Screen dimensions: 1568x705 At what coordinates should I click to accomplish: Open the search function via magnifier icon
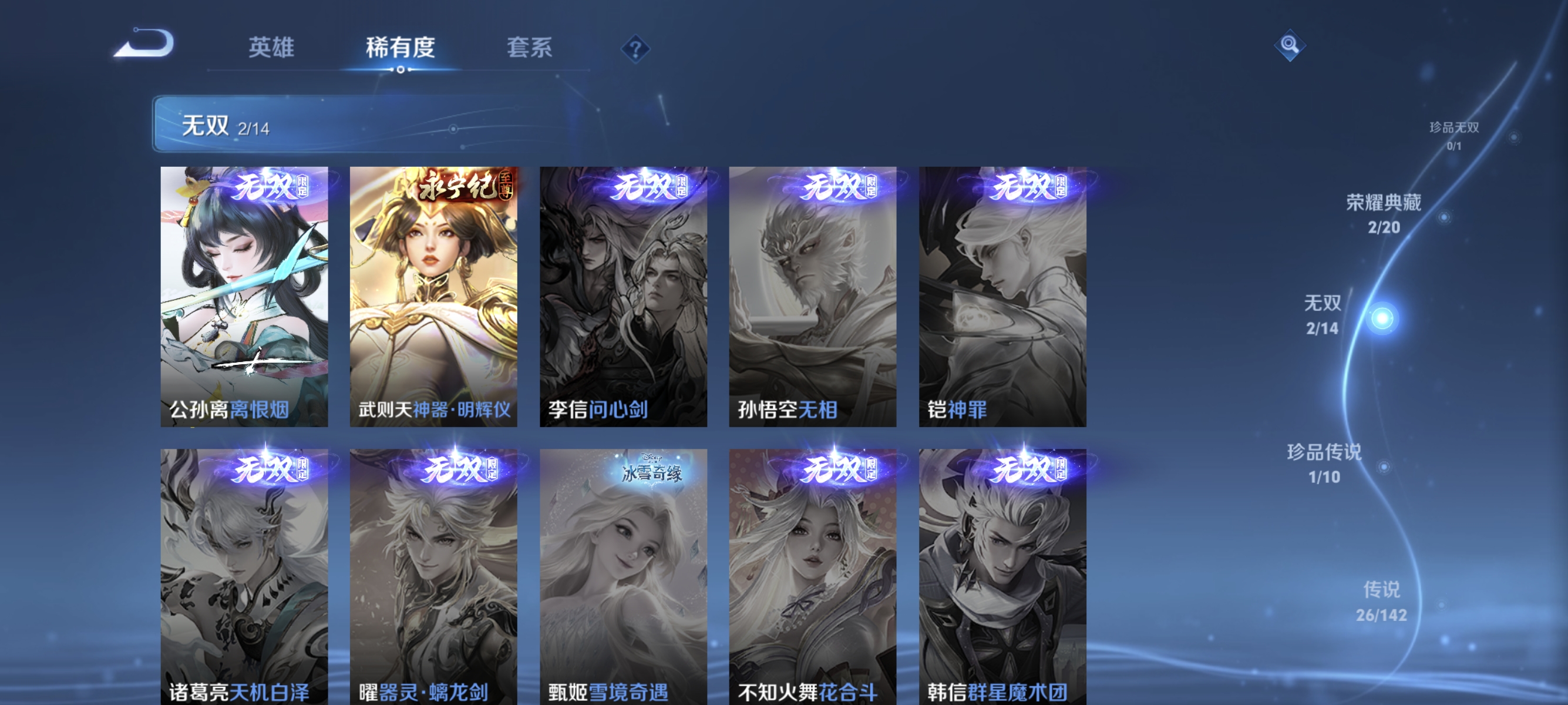pyautogui.click(x=1290, y=45)
